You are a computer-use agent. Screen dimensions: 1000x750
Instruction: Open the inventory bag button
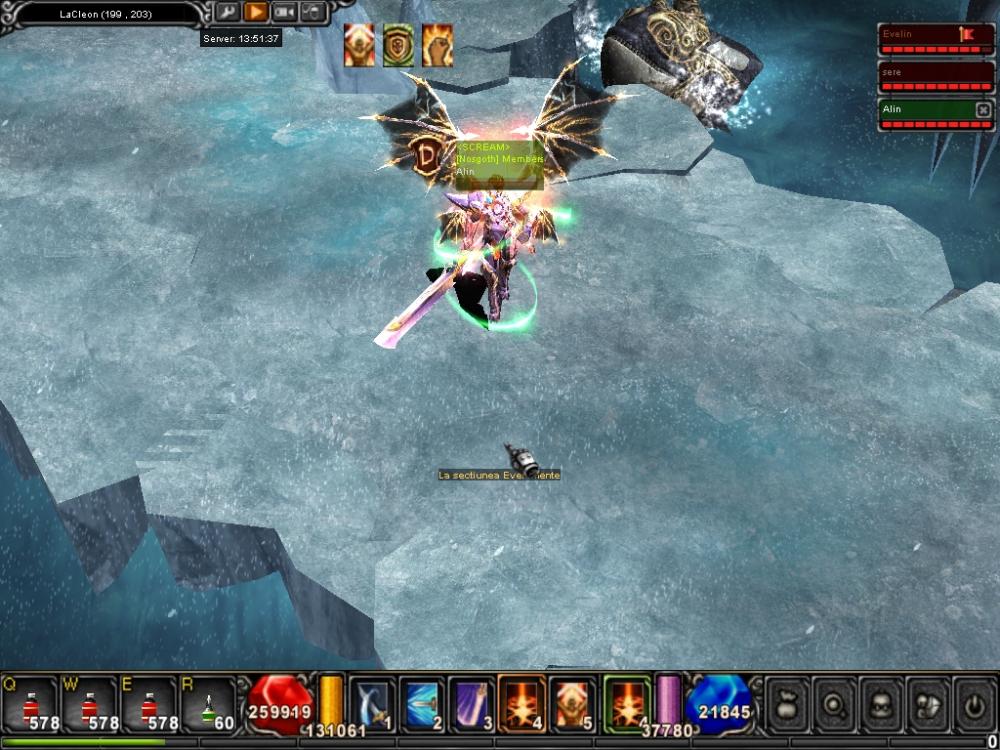pos(785,704)
